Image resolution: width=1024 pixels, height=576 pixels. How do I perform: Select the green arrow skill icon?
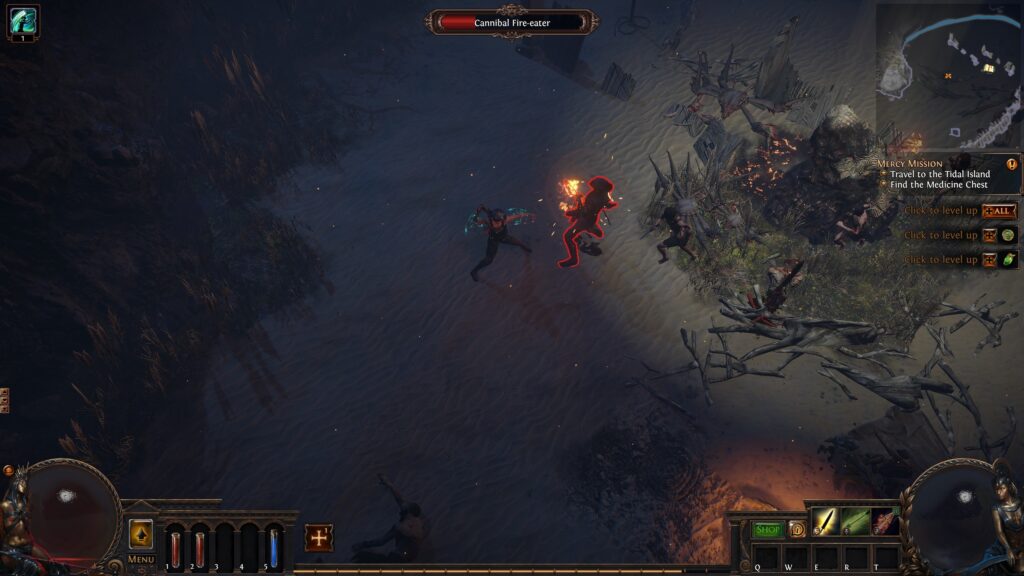click(855, 521)
